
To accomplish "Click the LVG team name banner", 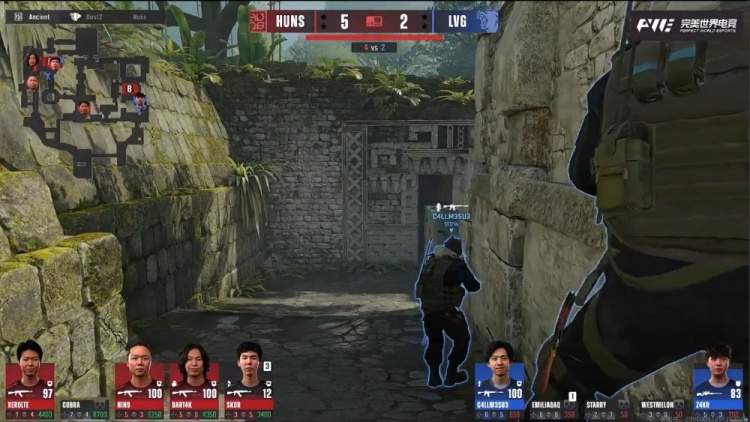I will (x=450, y=21).
